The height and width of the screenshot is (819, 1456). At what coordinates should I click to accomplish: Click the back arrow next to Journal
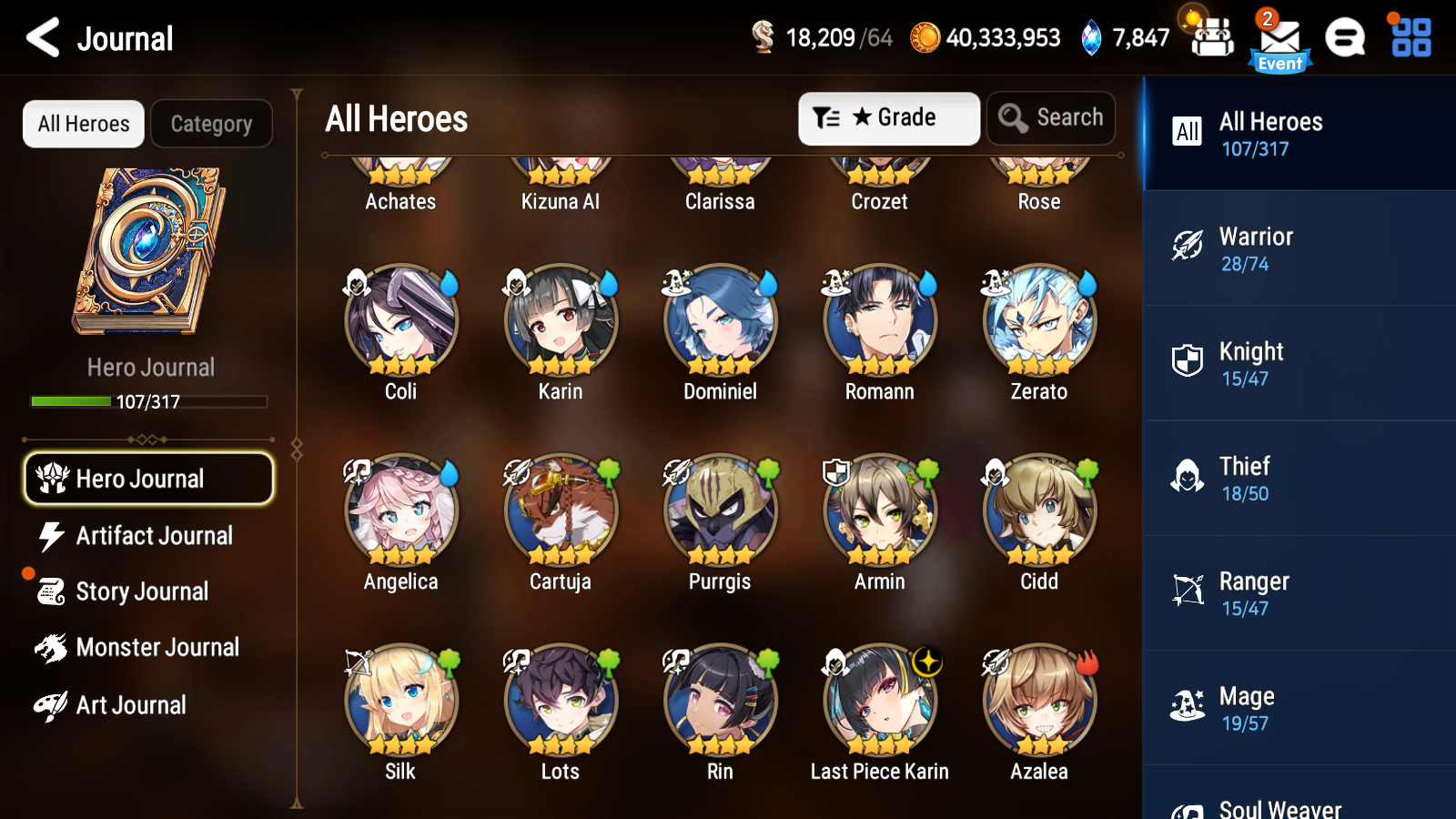(x=38, y=37)
